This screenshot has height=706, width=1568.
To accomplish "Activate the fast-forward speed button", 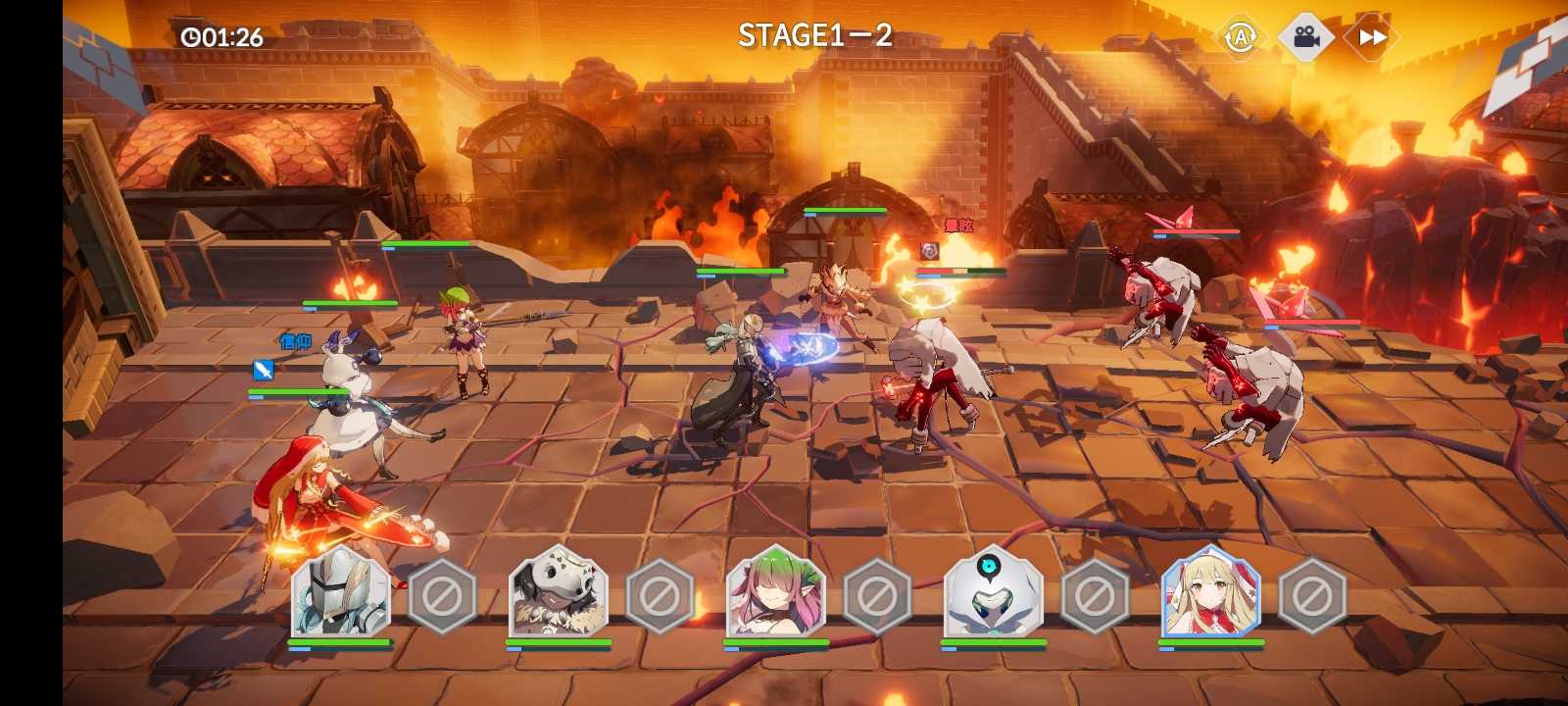I will (1372, 38).
